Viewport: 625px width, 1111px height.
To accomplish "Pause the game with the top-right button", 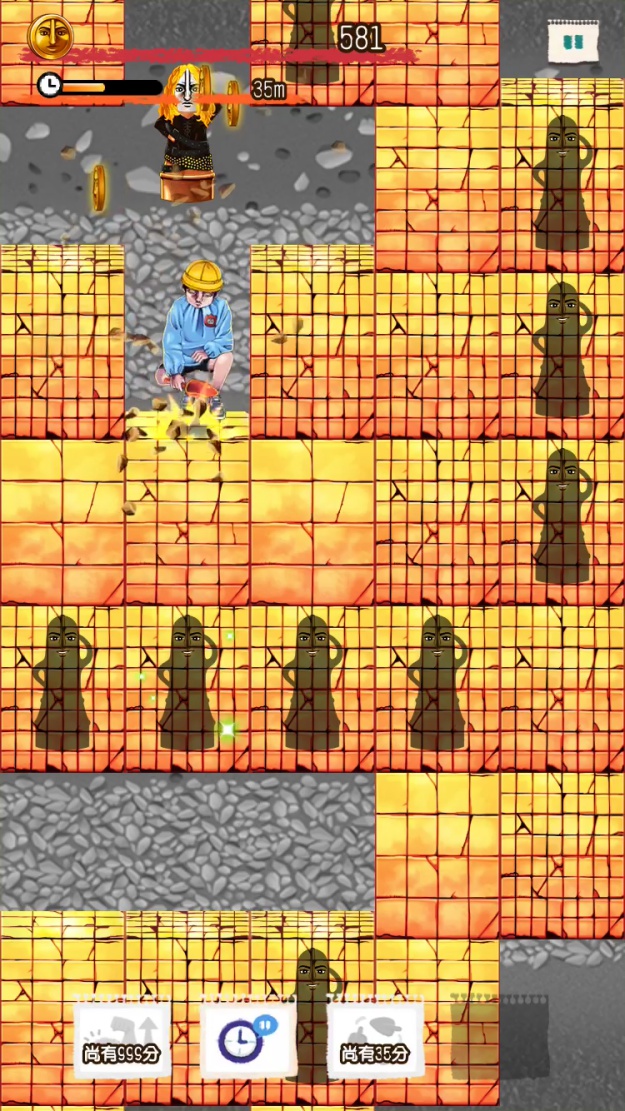I will click(573, 43).
